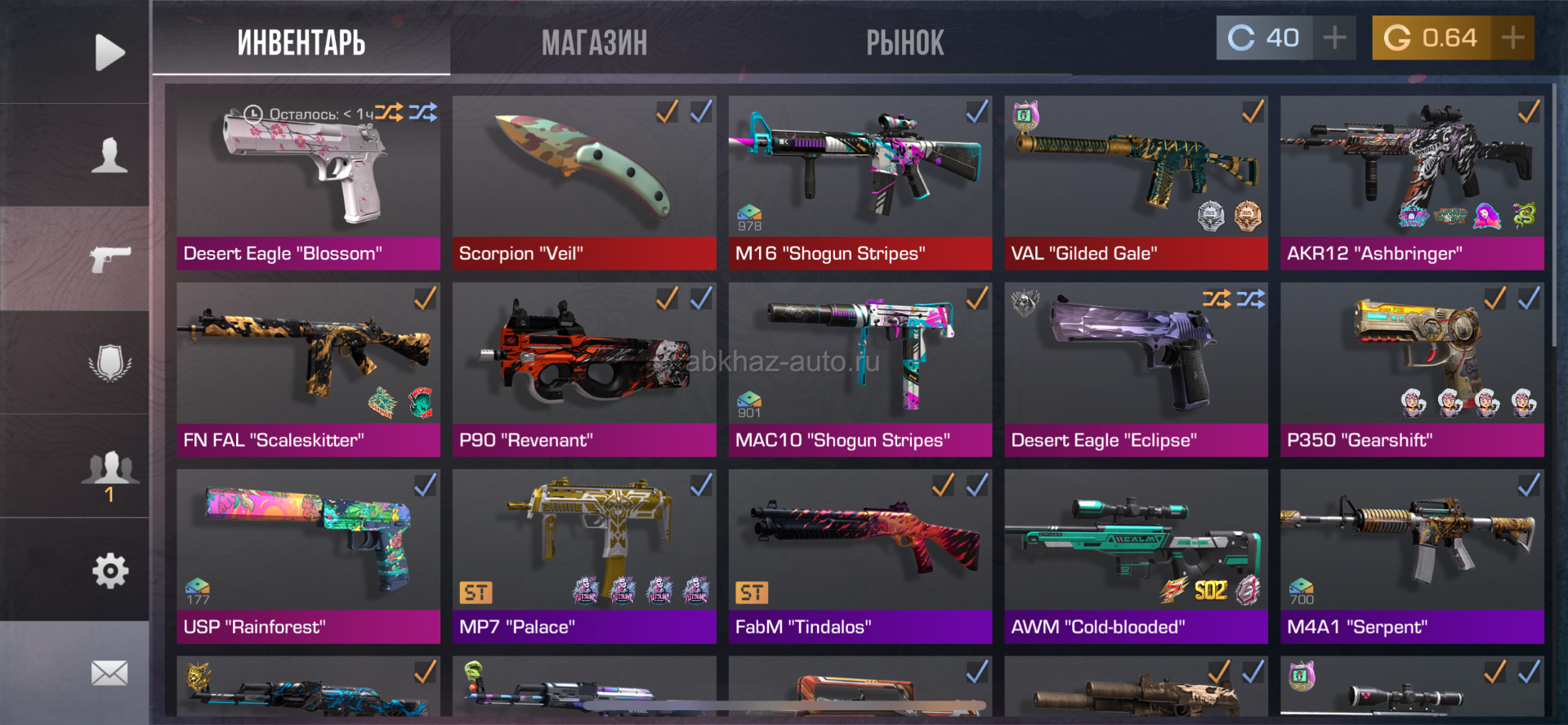Select the ИНВЕНТАРЬ tab

[301, 43]
